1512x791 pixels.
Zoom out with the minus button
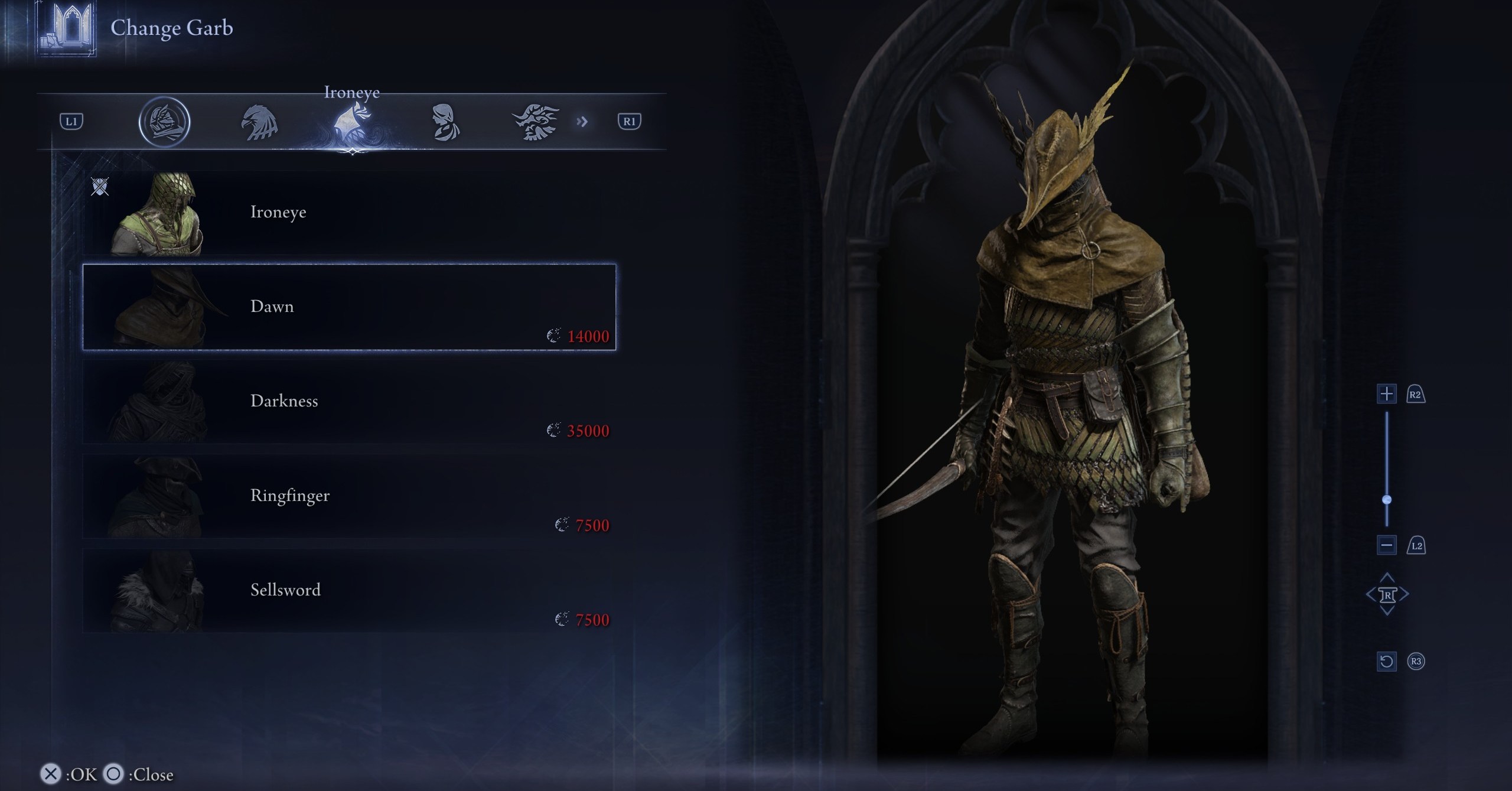coord(1386,545)
